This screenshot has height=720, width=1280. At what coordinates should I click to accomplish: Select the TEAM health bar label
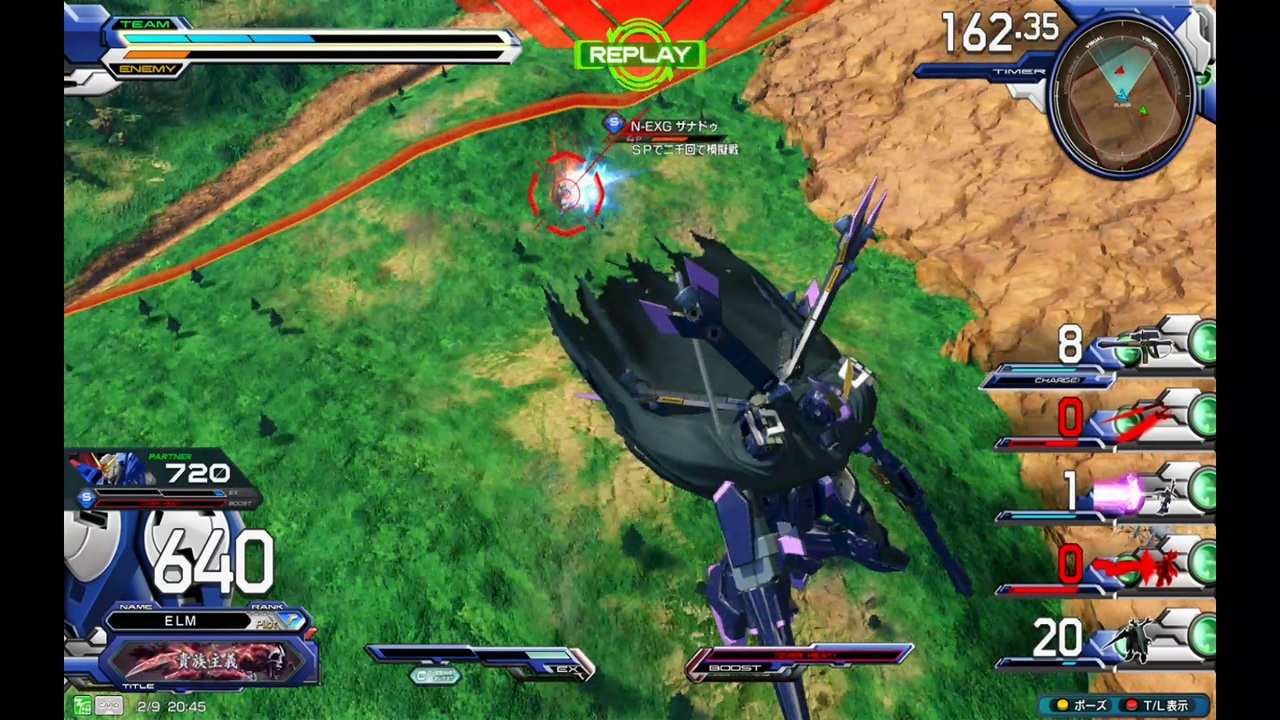point(147,23)
